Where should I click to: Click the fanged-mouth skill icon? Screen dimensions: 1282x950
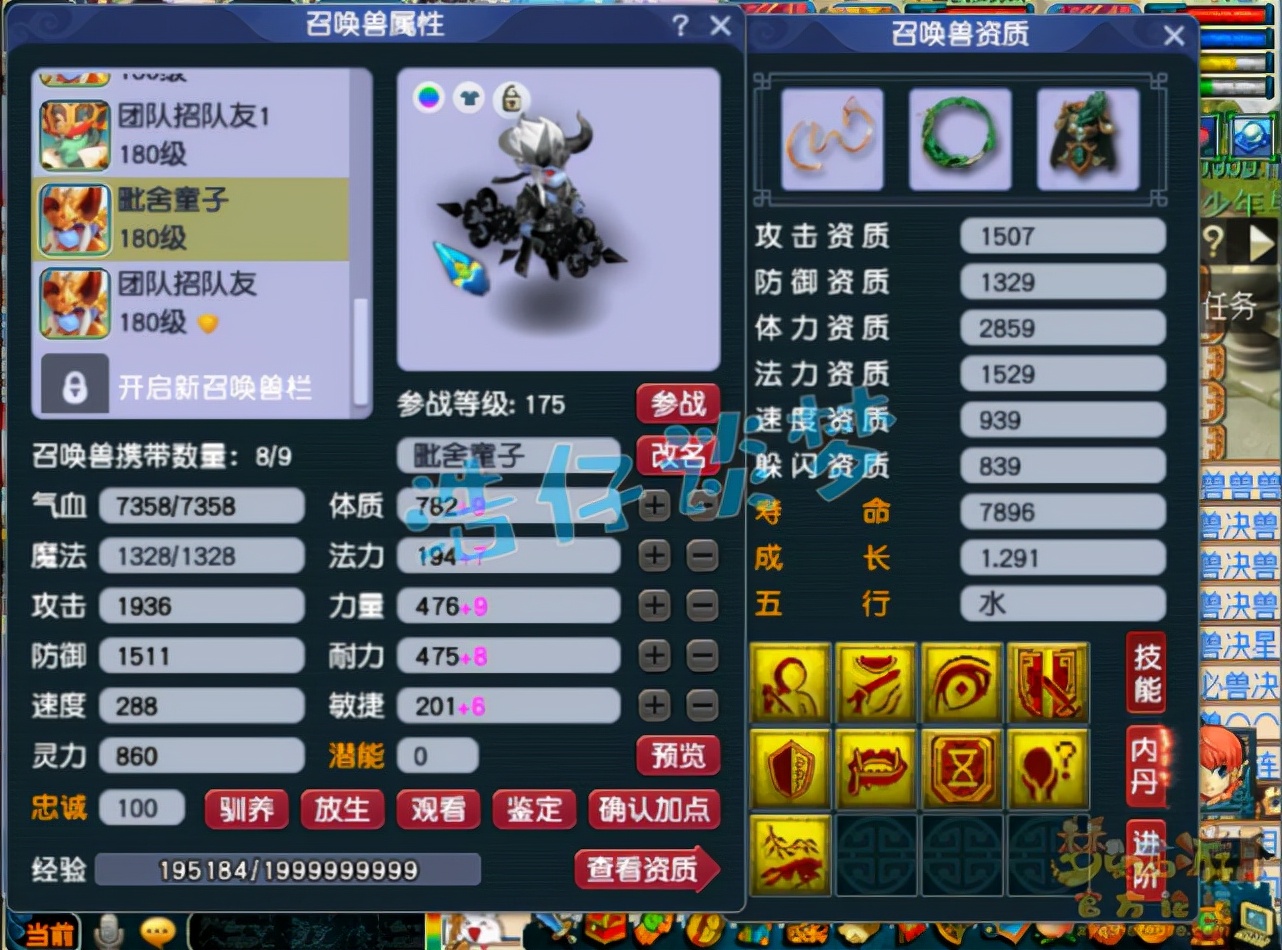point(875,768)
